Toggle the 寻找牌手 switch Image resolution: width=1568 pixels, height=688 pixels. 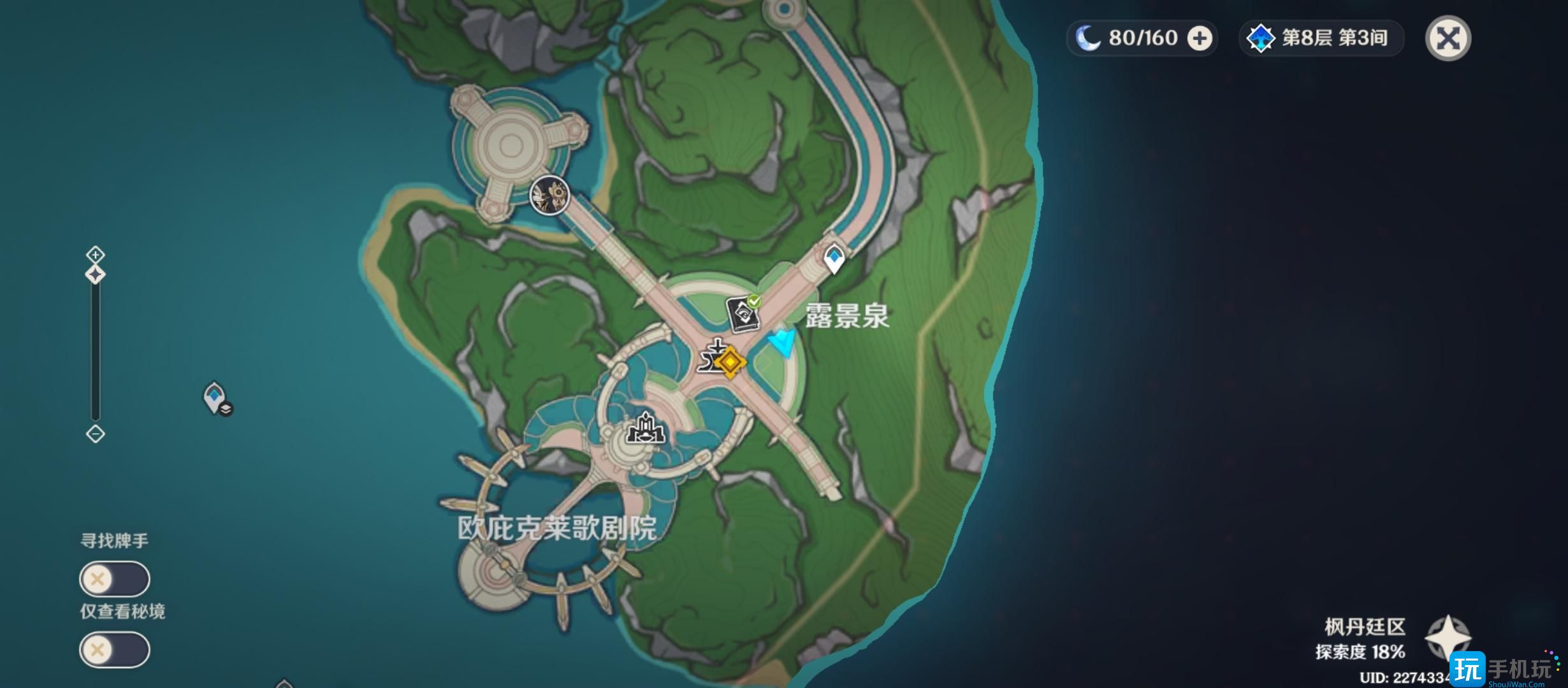pos(115,579)
